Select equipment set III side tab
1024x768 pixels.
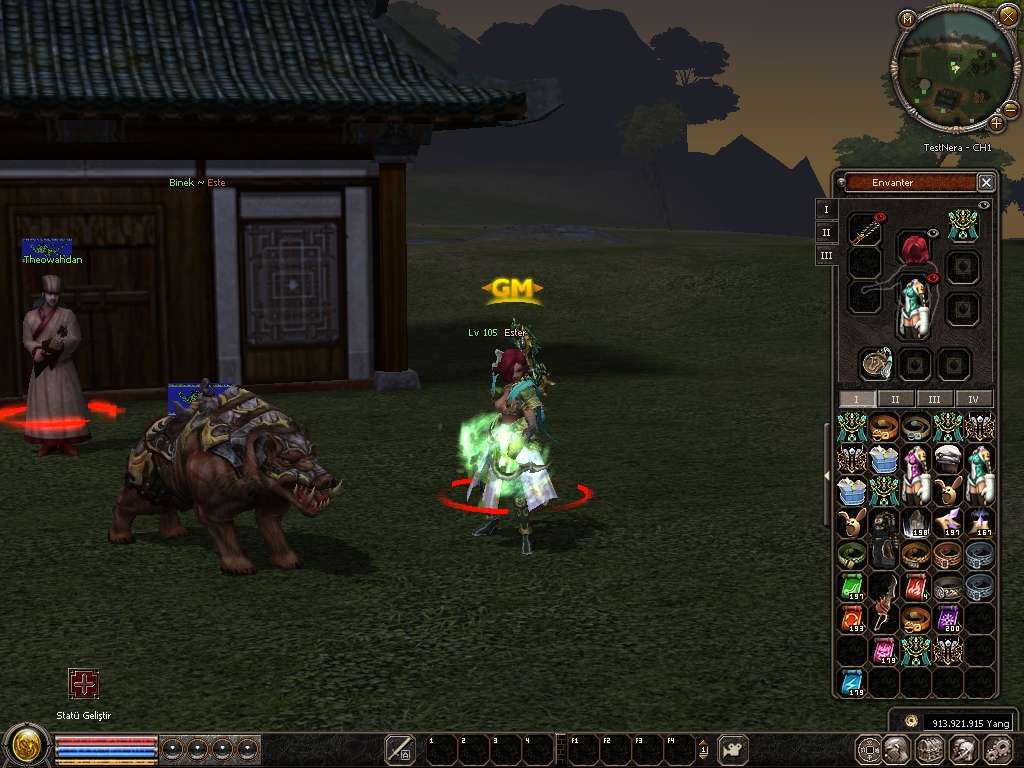[x=826, y=256]
